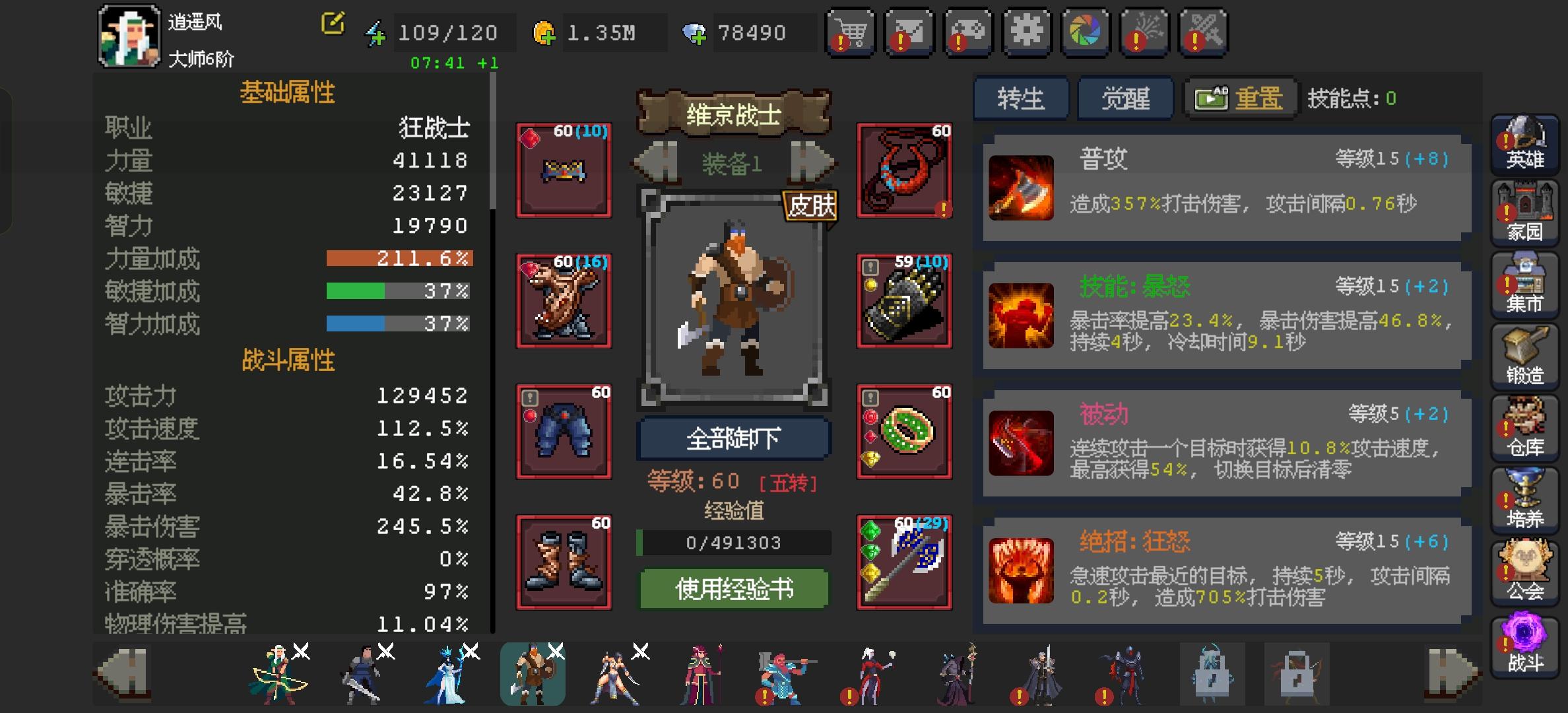The width and height of the screenshot is (1568, 713).
Task: Select 仓库 warehouse in right sidebar
Action: 1524,429
